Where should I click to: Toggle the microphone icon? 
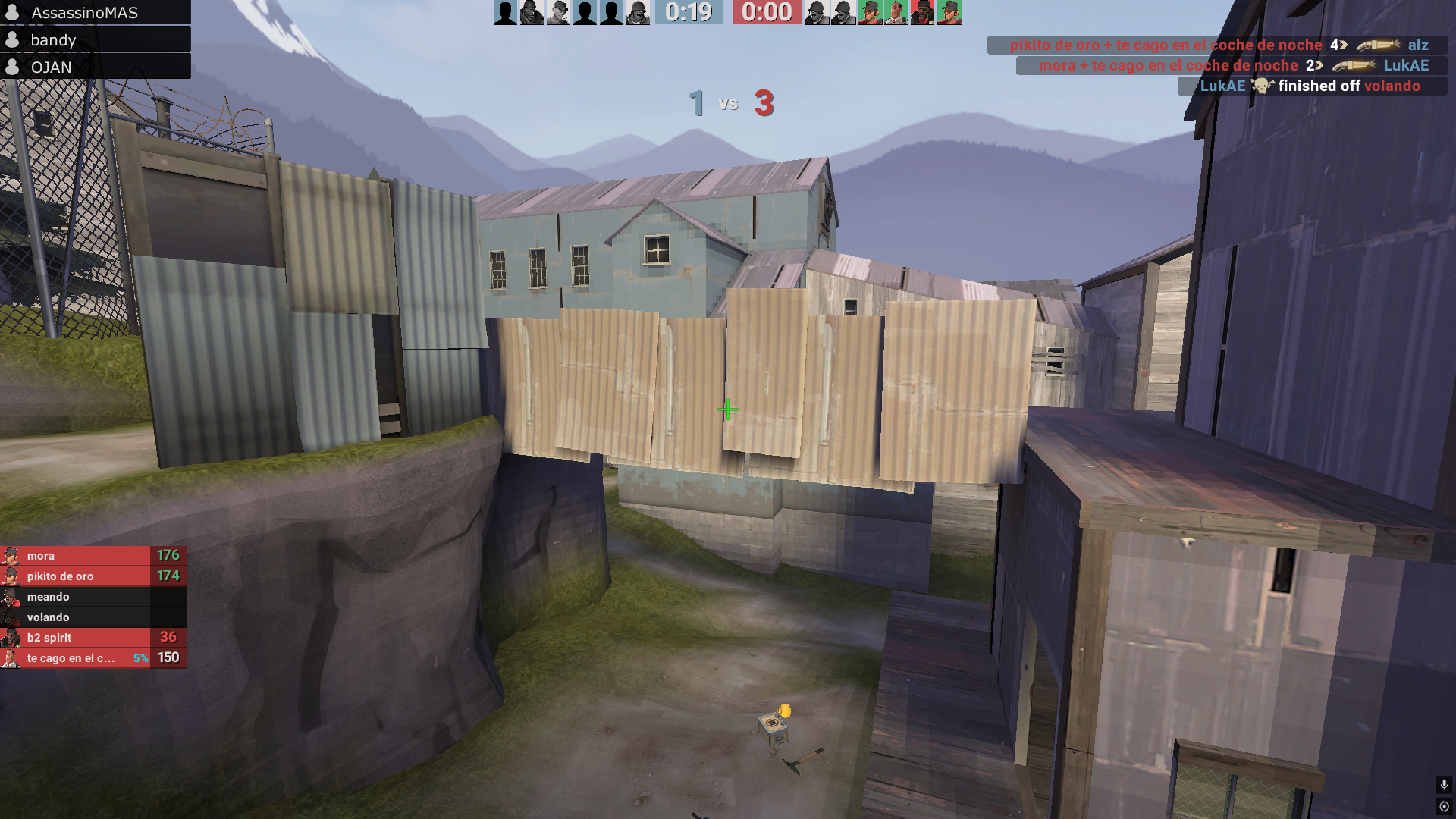(x=1444, y=785)
